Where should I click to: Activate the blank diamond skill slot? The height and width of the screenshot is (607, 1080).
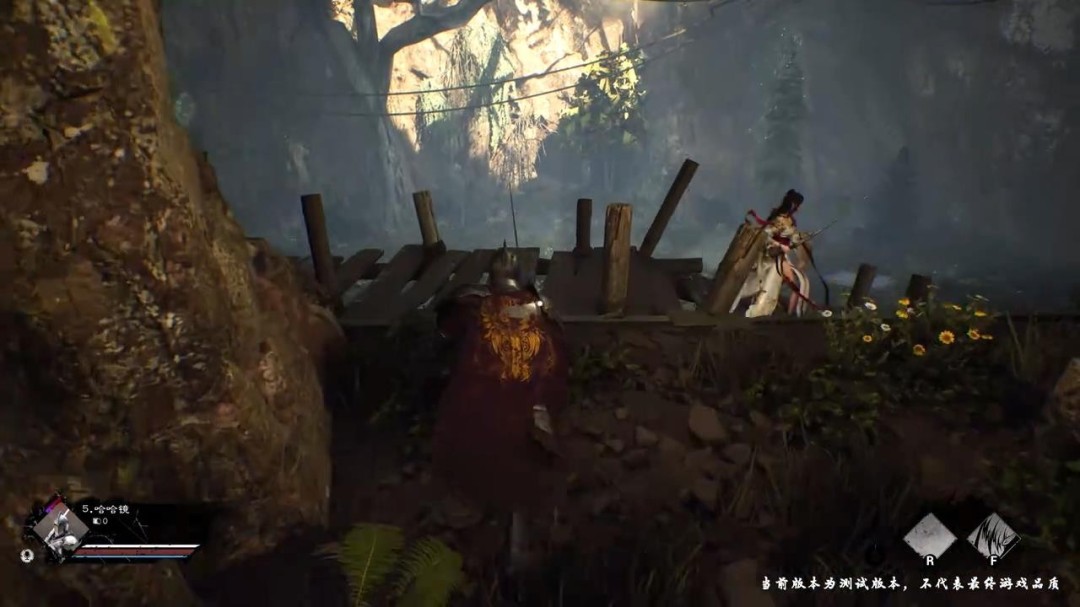[x=929, y=536]
